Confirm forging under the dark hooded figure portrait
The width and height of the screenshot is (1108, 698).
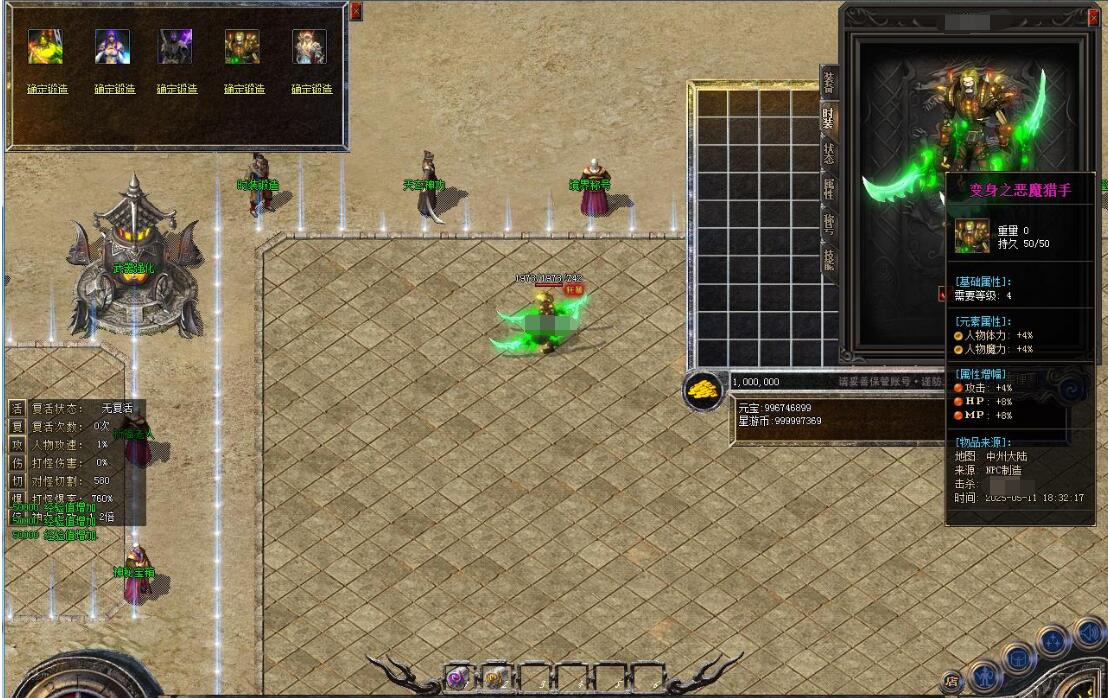click(177, 89)
